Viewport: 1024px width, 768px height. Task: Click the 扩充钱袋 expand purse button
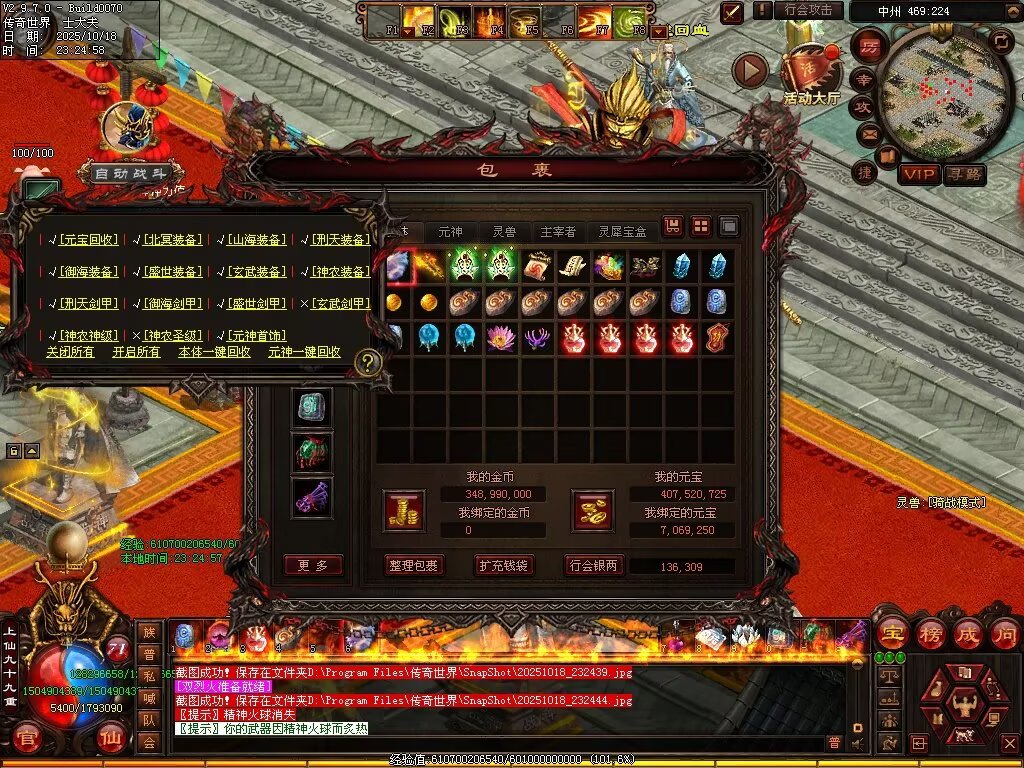tap(503, 566)
